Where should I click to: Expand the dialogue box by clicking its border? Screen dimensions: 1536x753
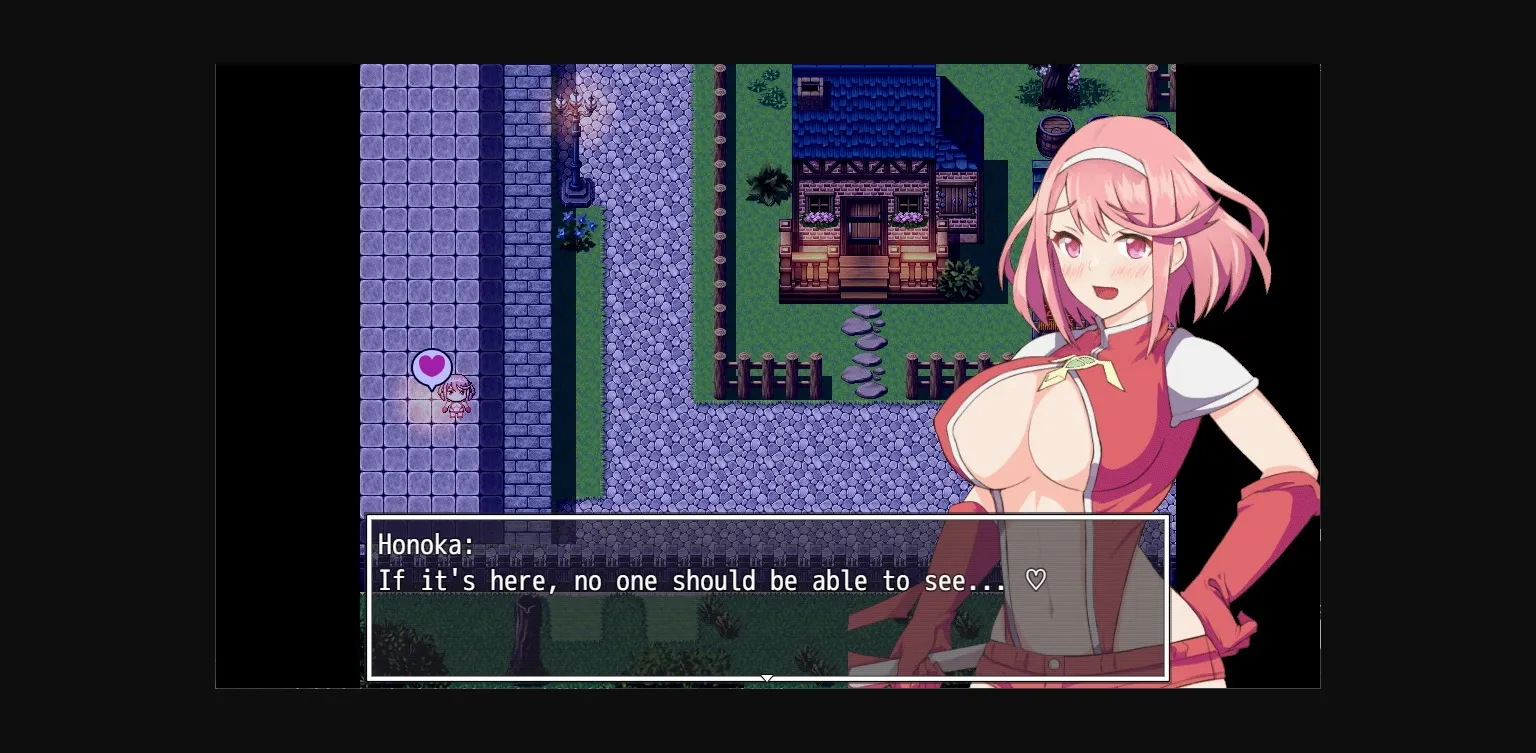pyautogui.click(x=768, y=518)
